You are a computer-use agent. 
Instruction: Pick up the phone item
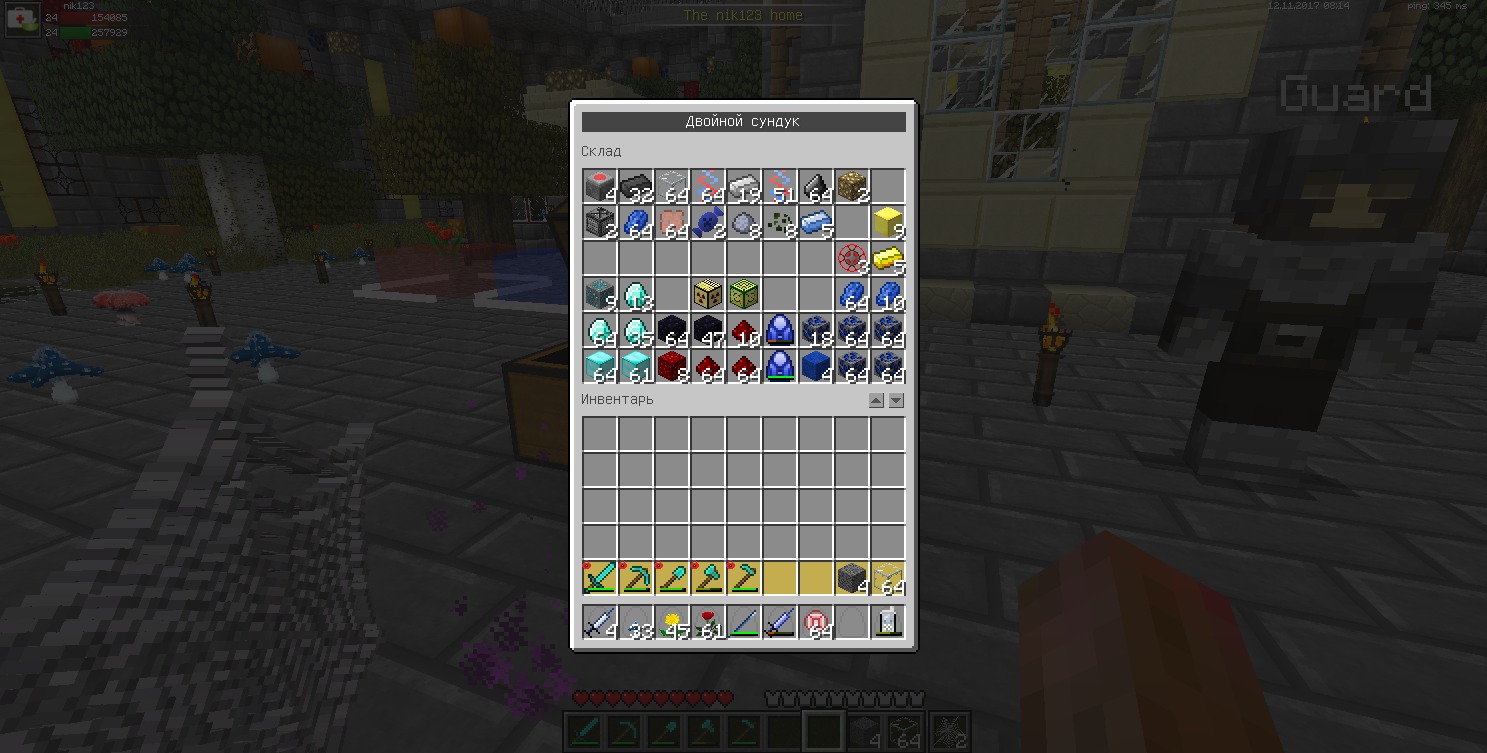(x=888, y=621)
